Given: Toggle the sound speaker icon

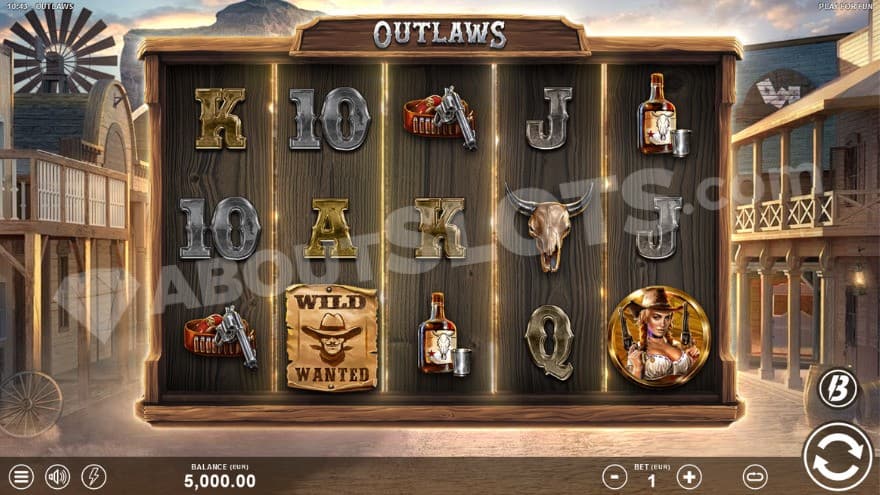Looking at the screenshot, I should pyautogui.click(x=57, y=477).
